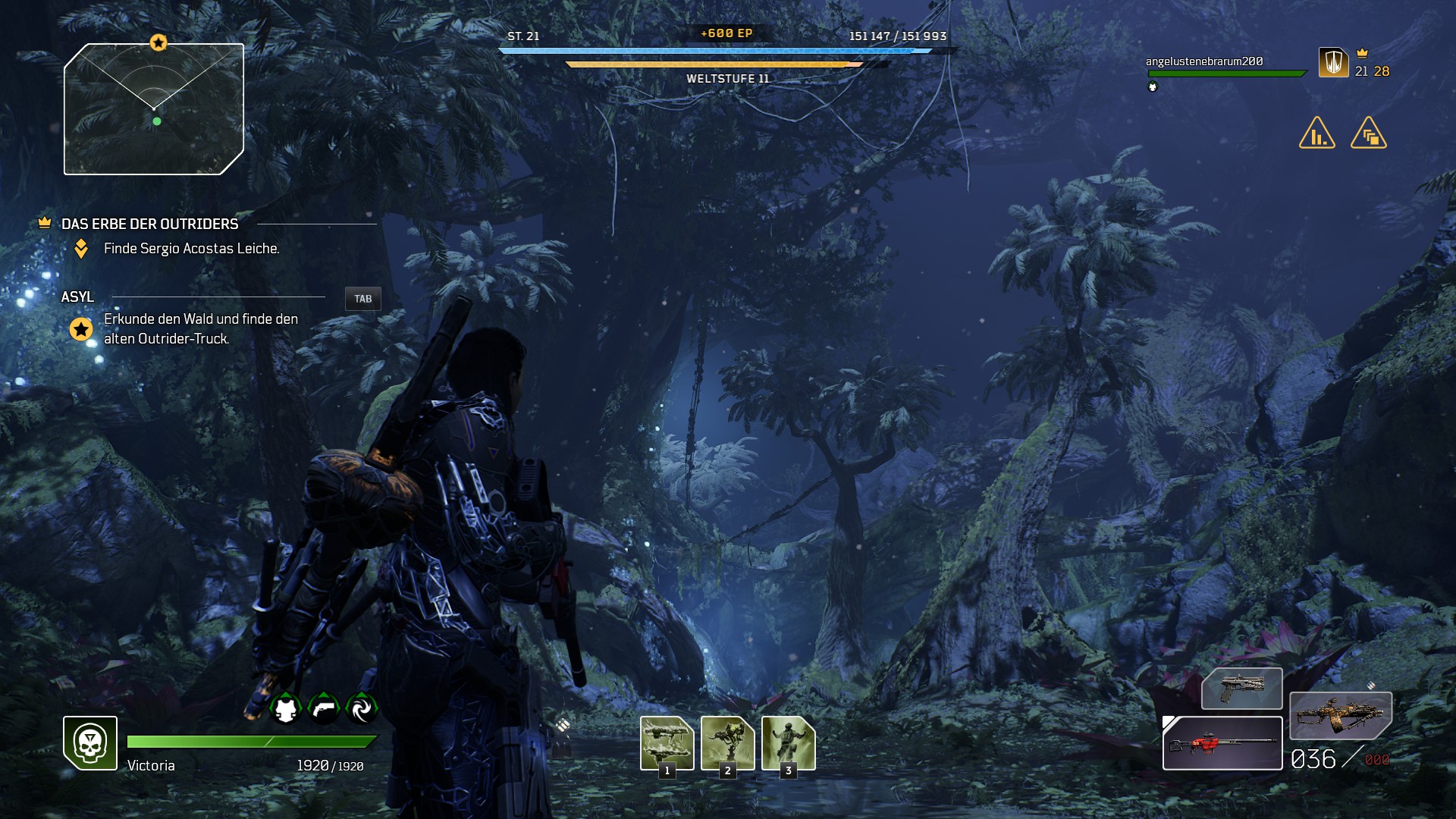Open the minimap in the corner
Viewport: 1456px width, 819px height.
point(154,109)
